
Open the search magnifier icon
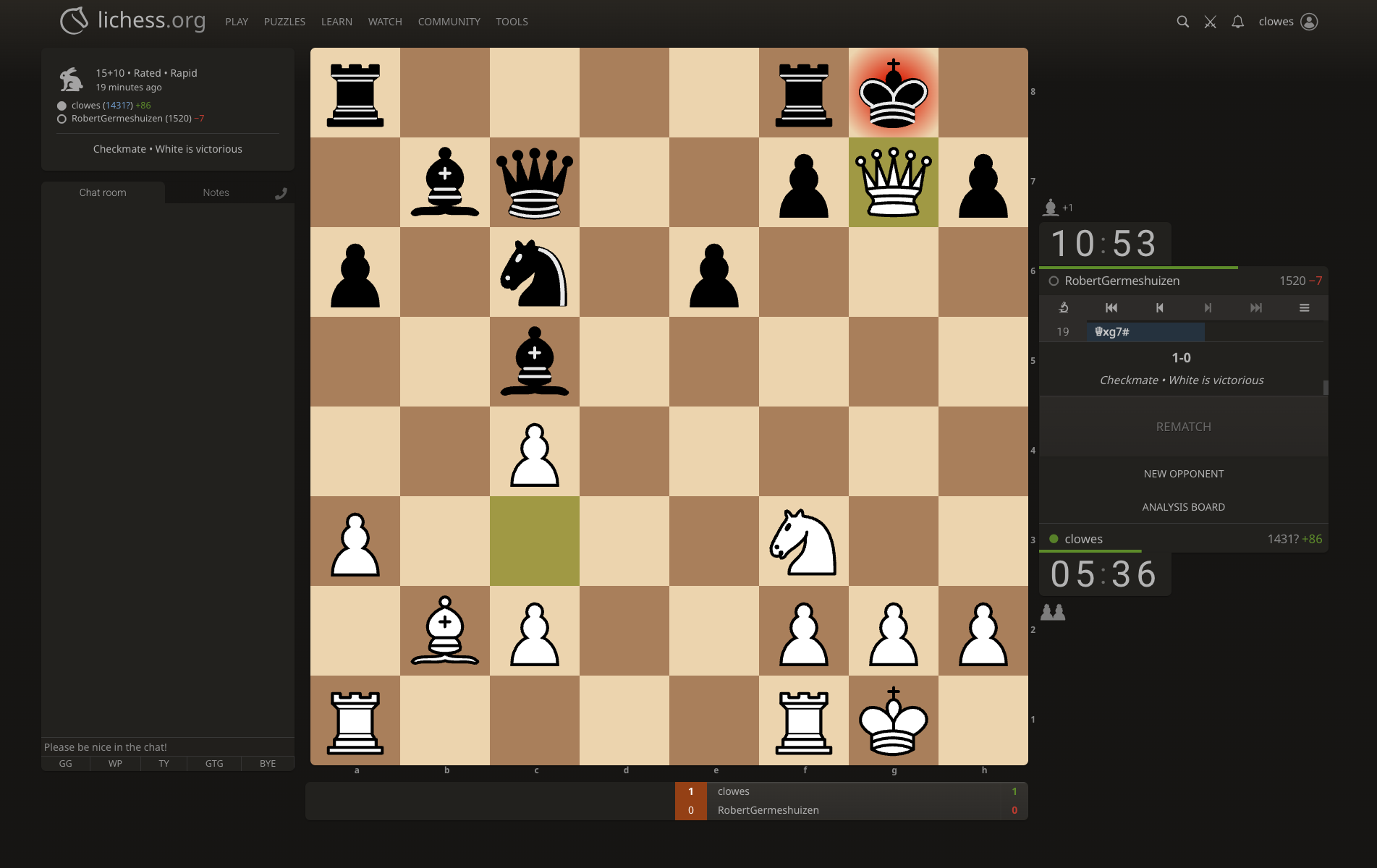pos(1183,21)
